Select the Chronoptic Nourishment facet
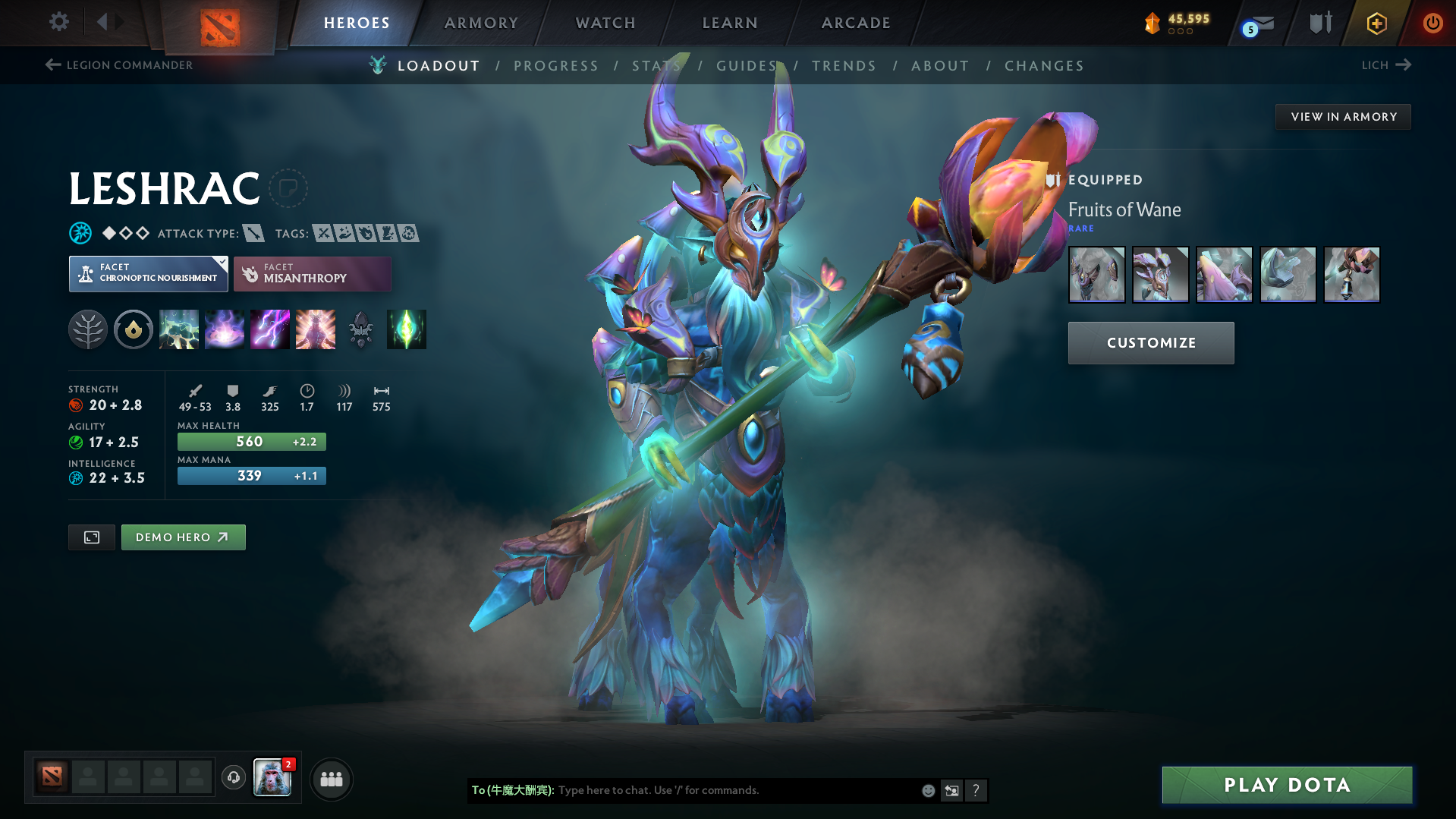The width and height of the screenshot is (1456, 819). pos(148,273)
